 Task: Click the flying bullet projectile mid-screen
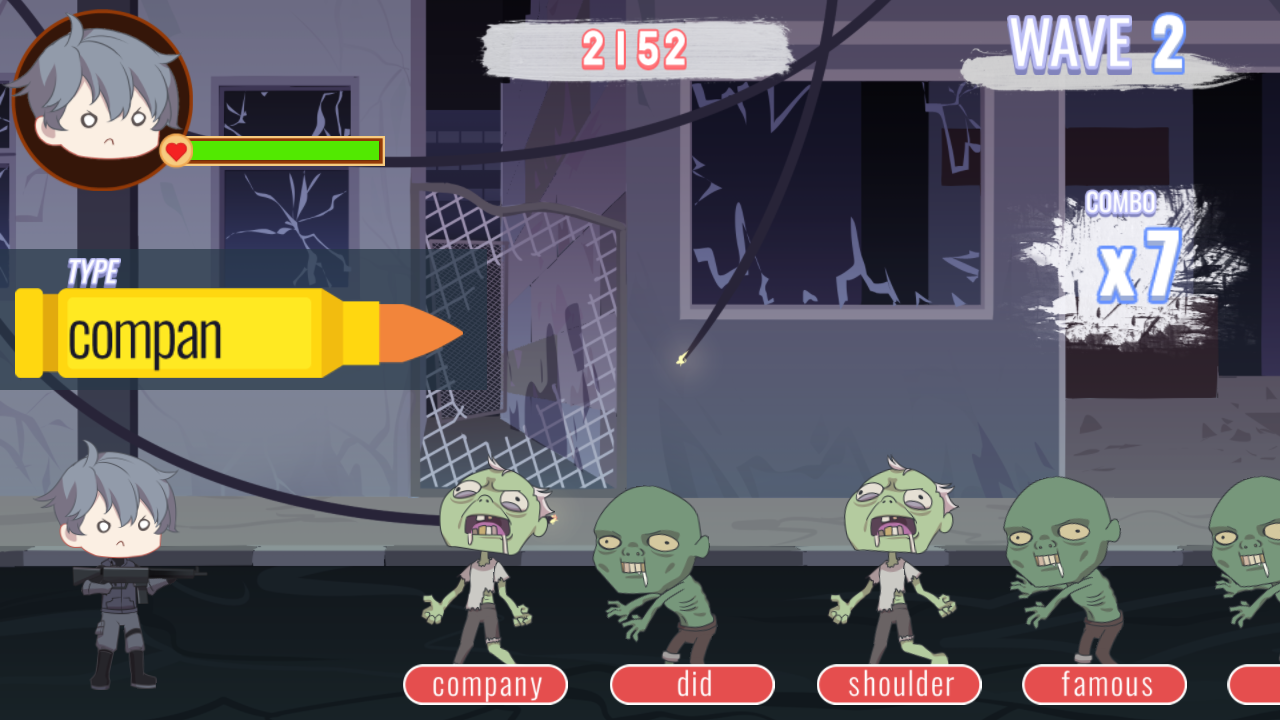683,359
